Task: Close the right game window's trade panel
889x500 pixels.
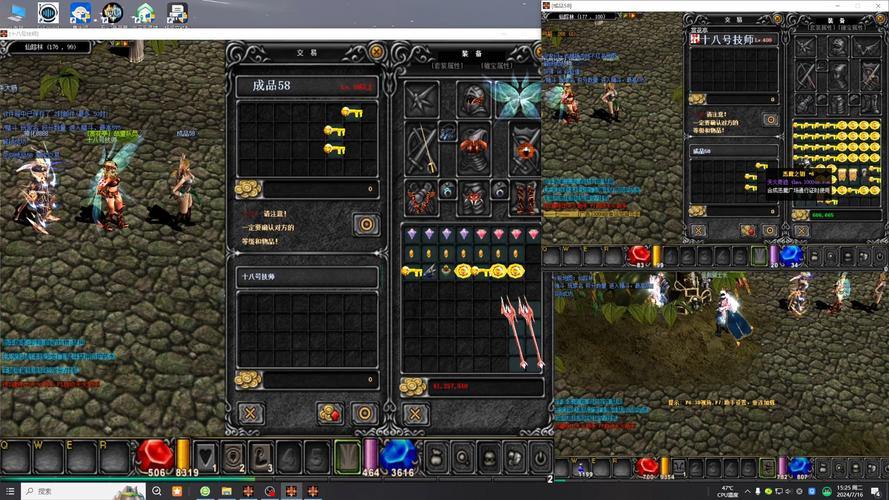Action: click(x=697, y=230)
